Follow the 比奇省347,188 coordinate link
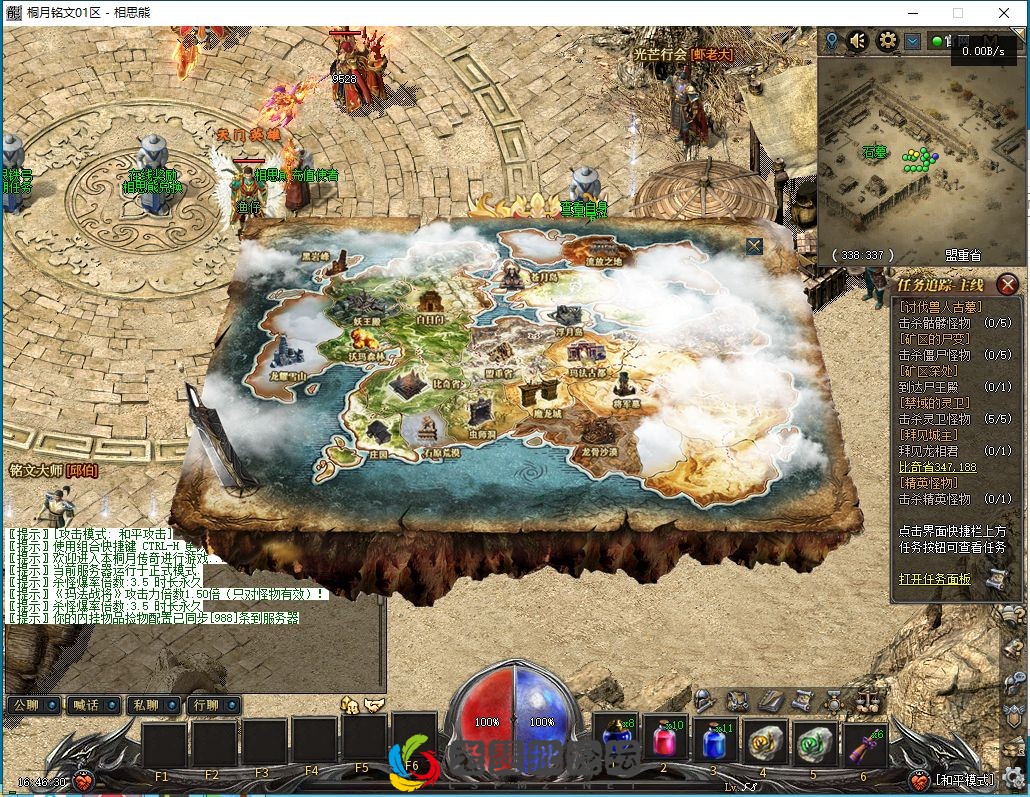Viewport: 1030px width, 797px height. [x=937, y=467]
